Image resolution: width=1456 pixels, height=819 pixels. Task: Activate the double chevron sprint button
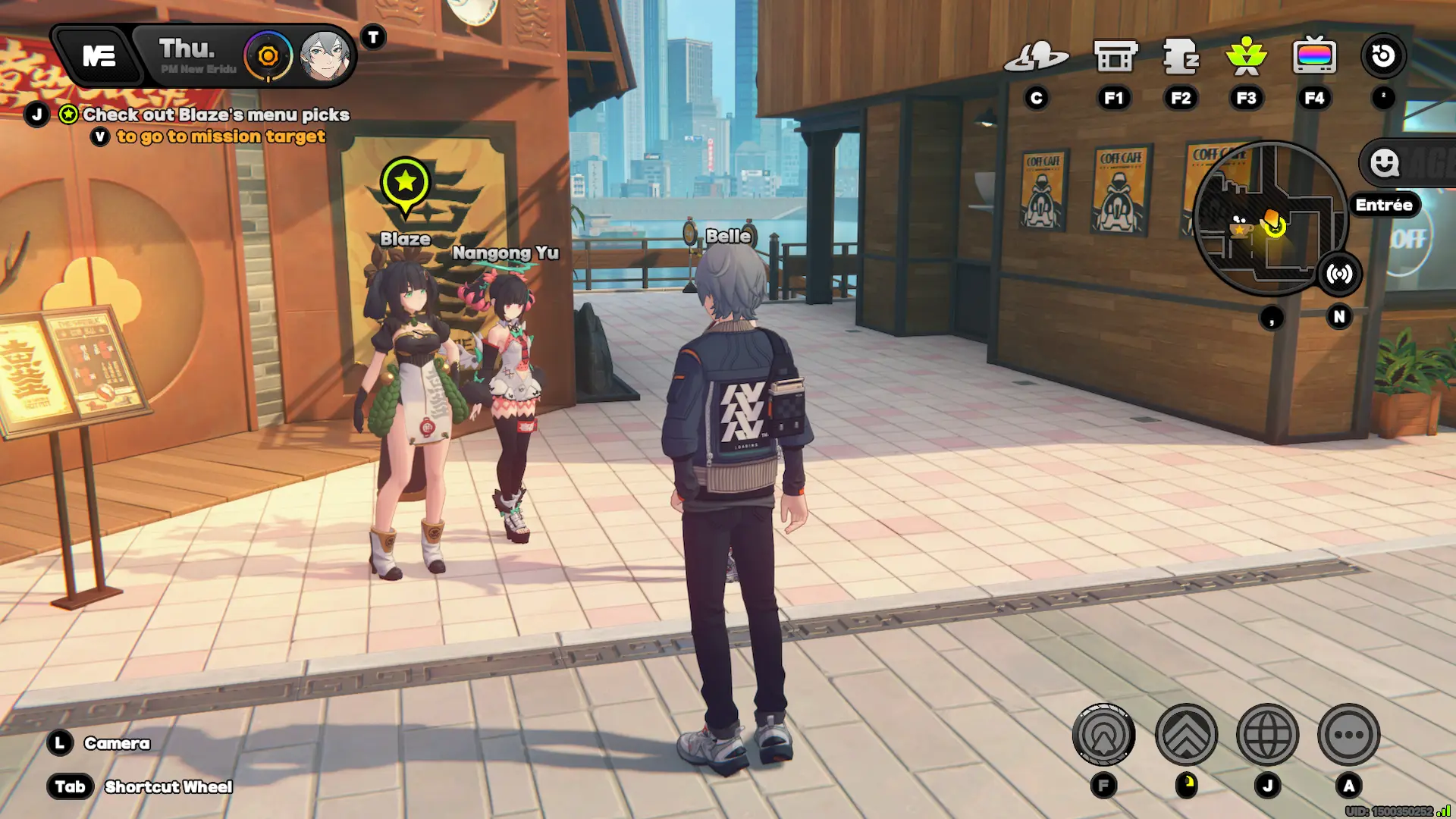[x=1186, y=734]
